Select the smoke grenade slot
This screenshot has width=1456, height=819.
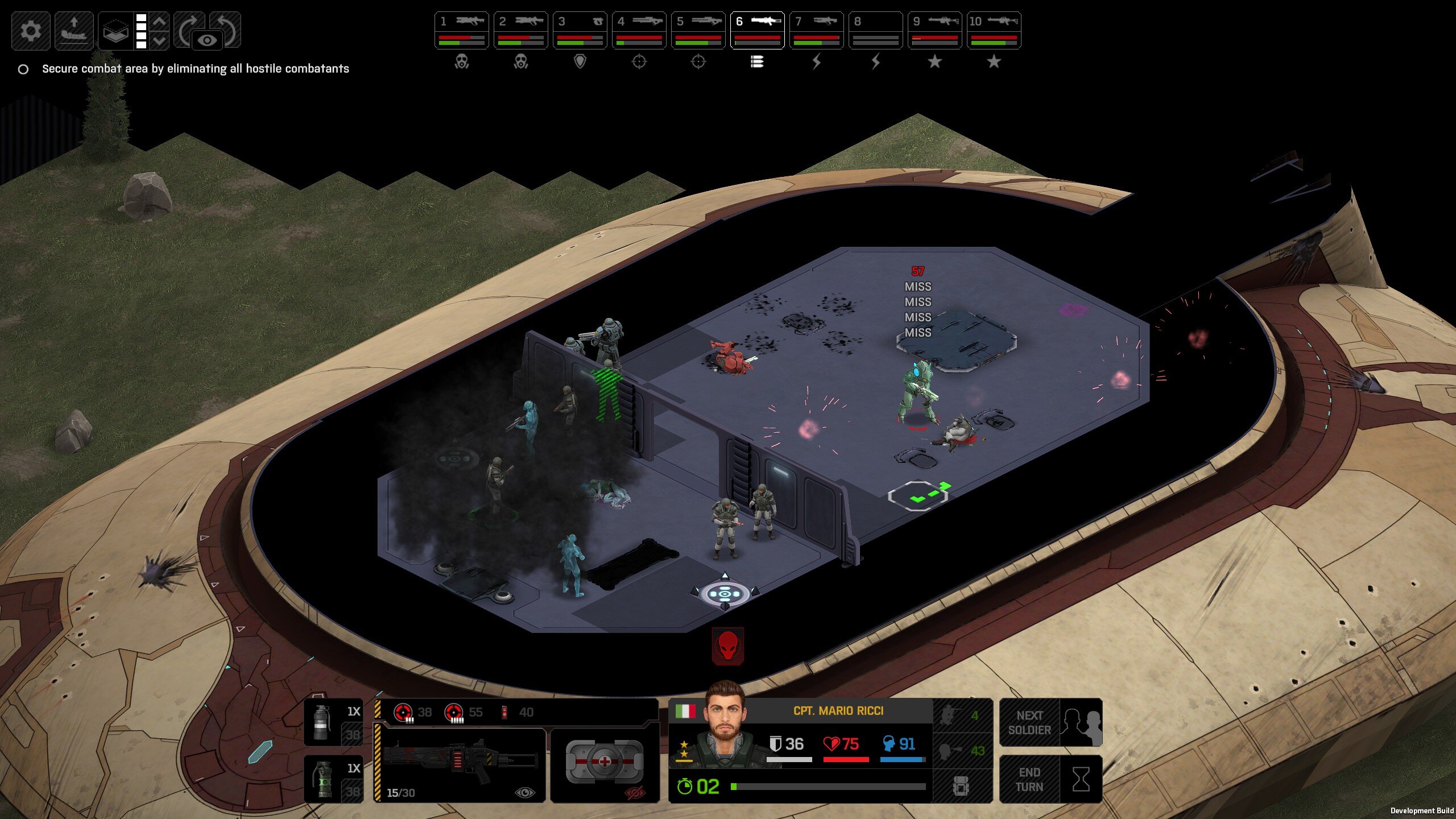333,722
